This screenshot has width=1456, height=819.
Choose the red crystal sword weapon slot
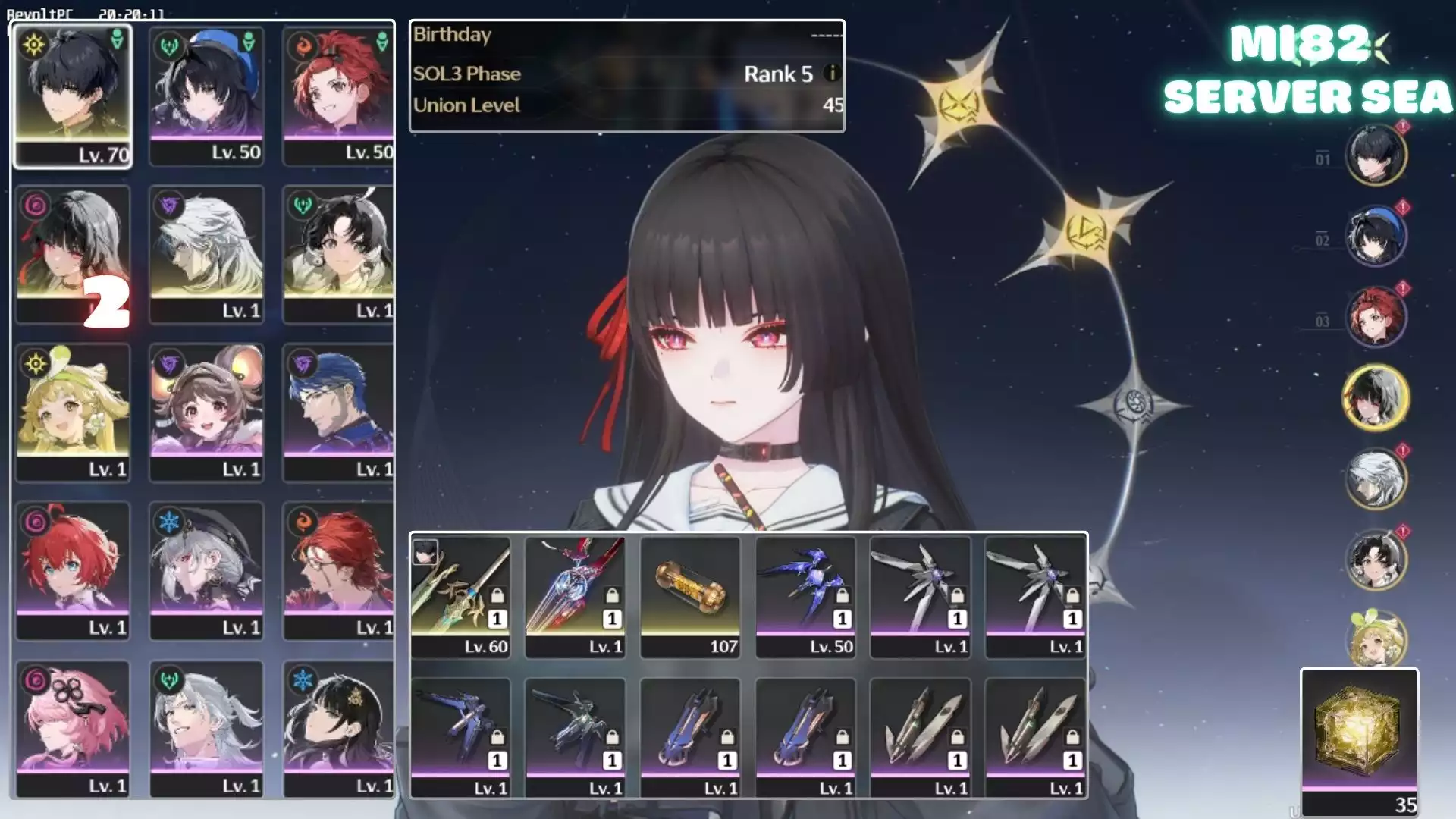pyautogui.click(x=576, y=596)
